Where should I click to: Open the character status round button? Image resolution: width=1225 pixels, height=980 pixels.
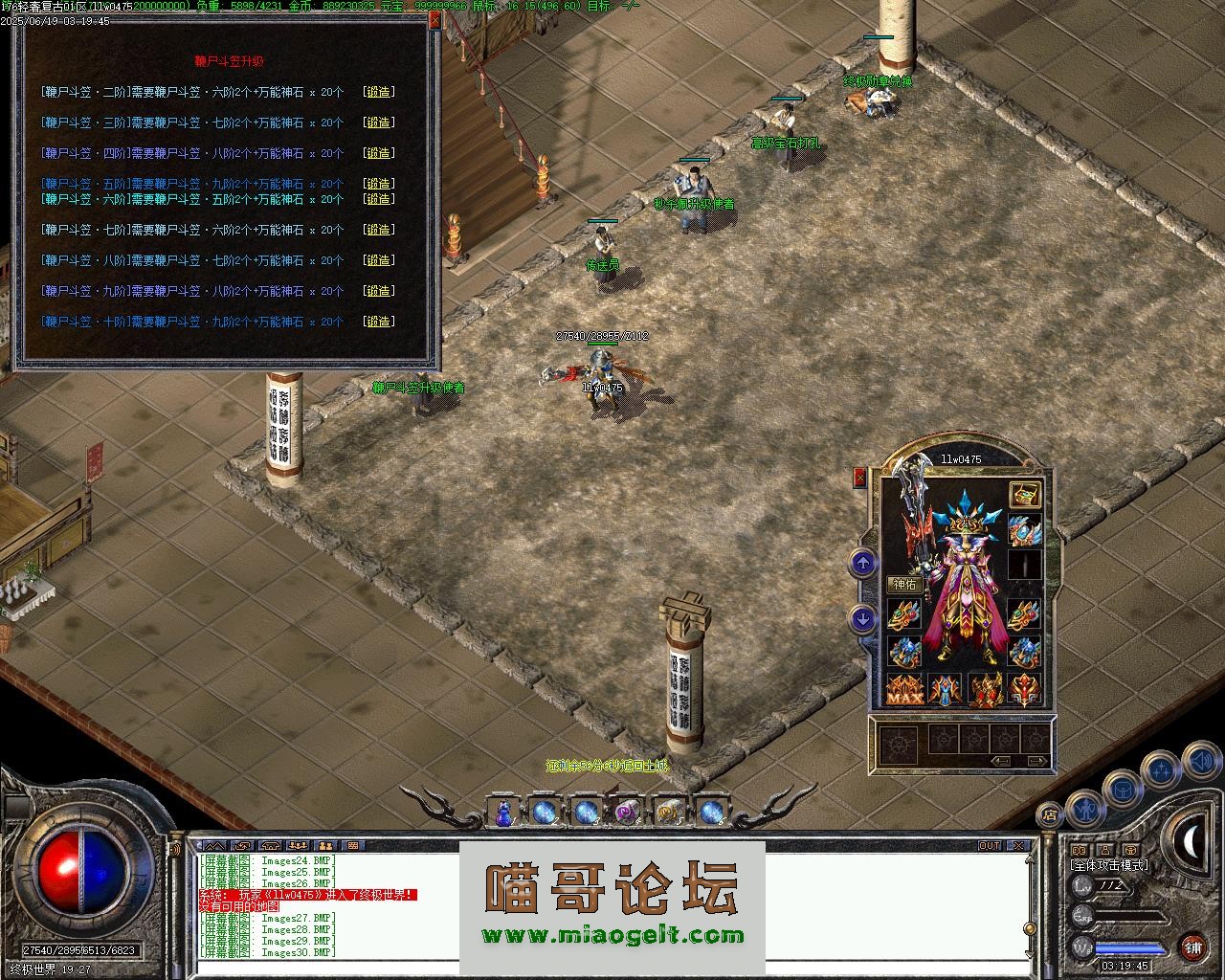pos(1082,809)
